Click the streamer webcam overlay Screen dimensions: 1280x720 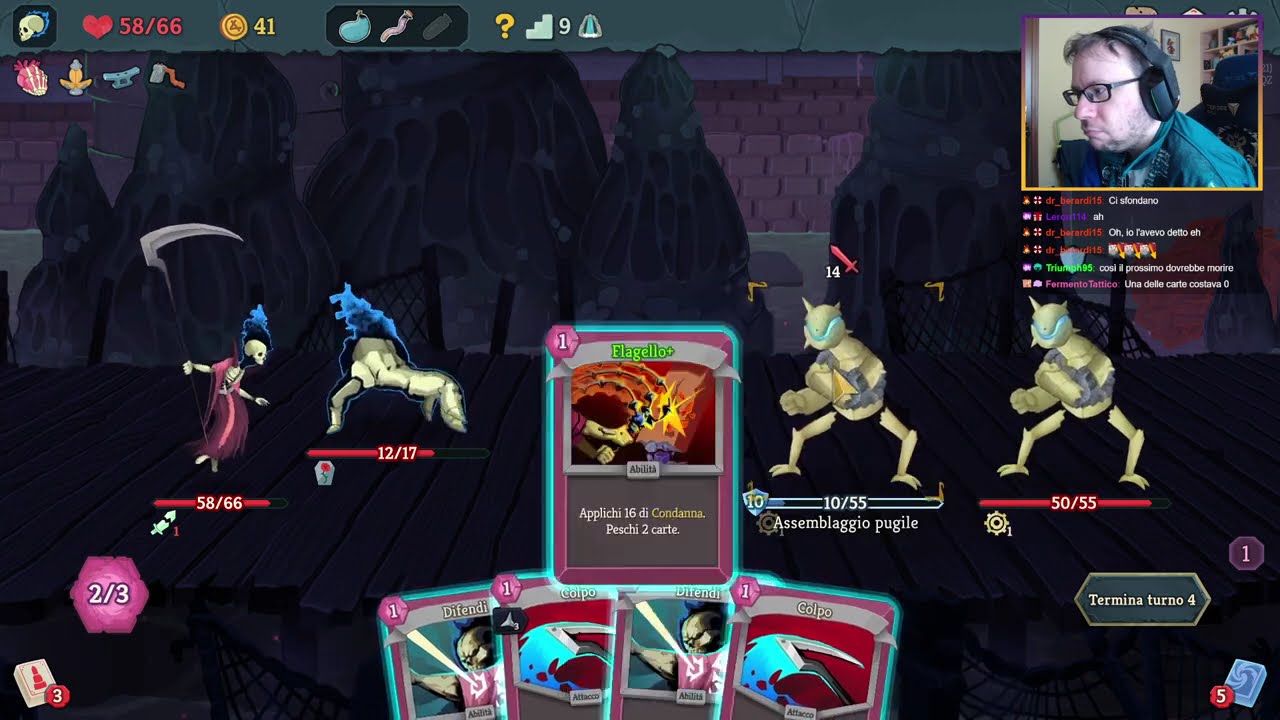1141,103
